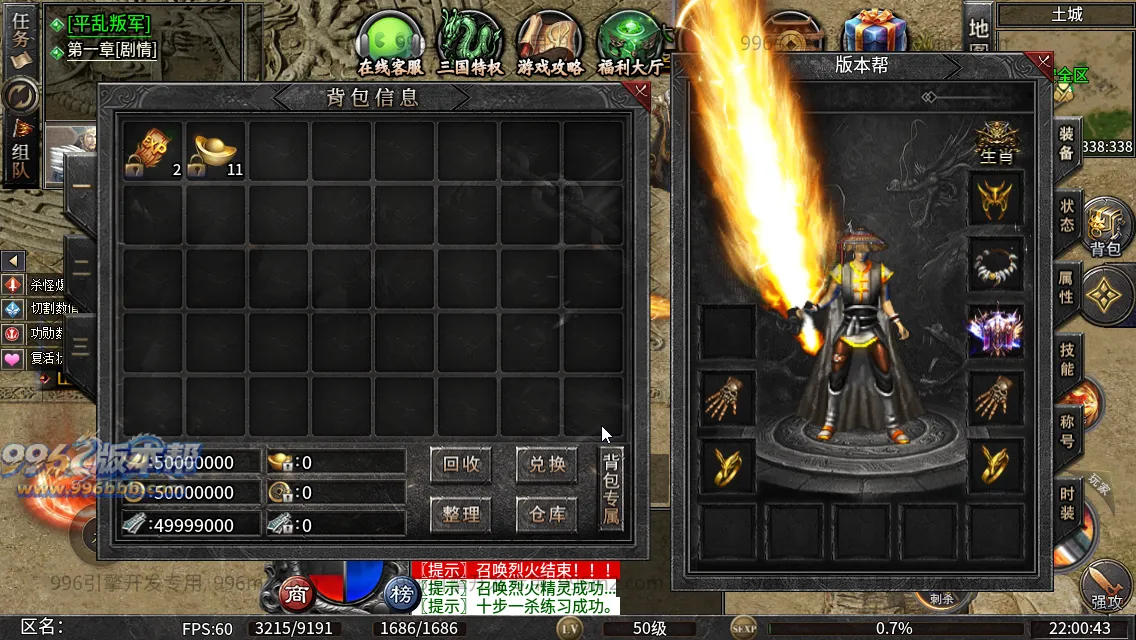Click the 回收 recycle button
The image size is (1136, 640).
click(x=461, y=464)
